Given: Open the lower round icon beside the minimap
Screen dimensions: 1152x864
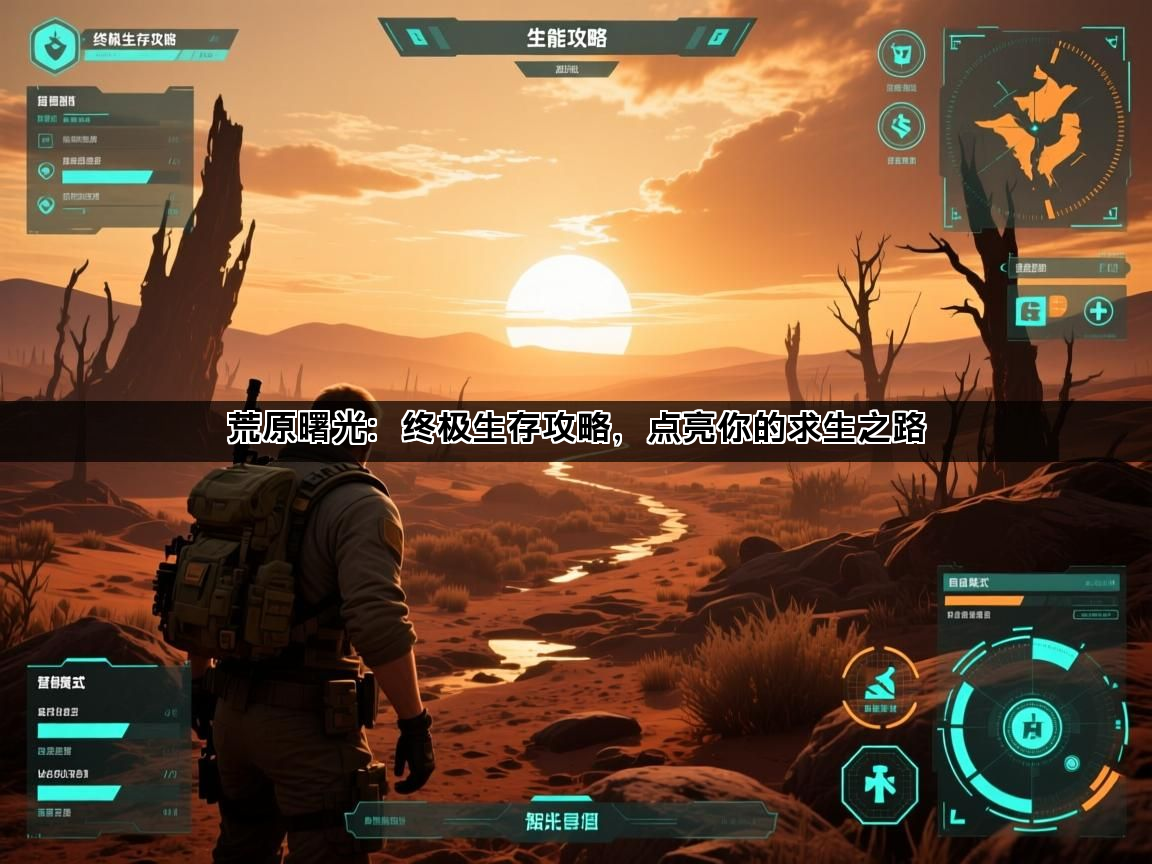Looking at the screenshot, I should tap(900, 127).
